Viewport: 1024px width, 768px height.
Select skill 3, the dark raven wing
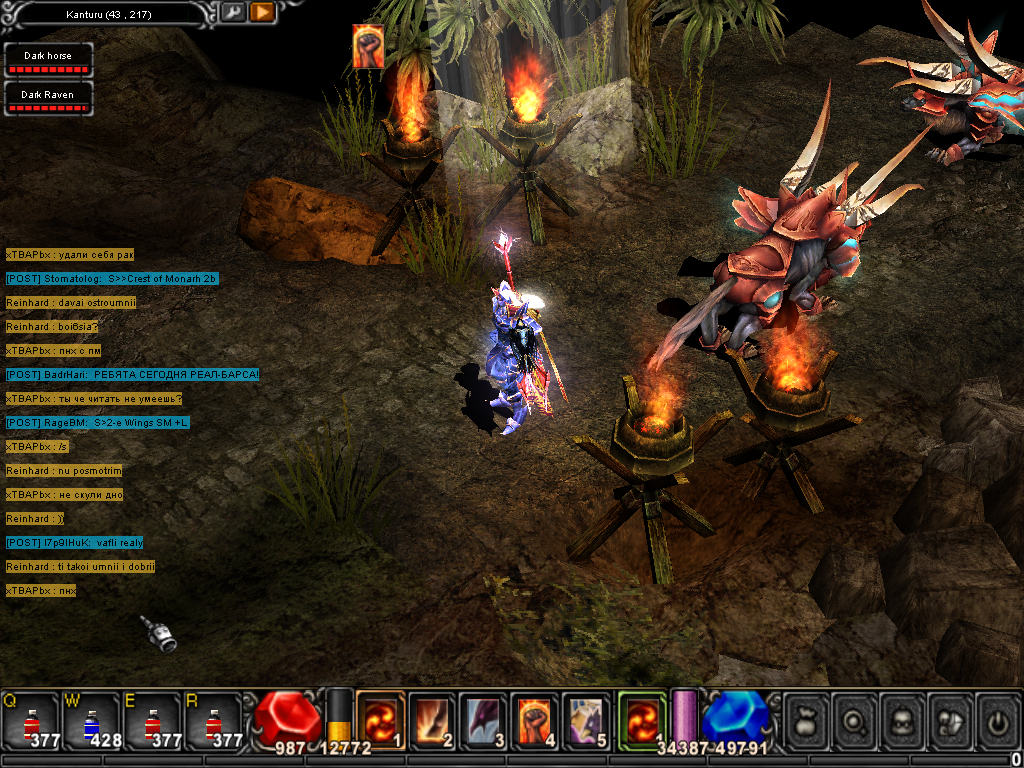tap(485, 719)
